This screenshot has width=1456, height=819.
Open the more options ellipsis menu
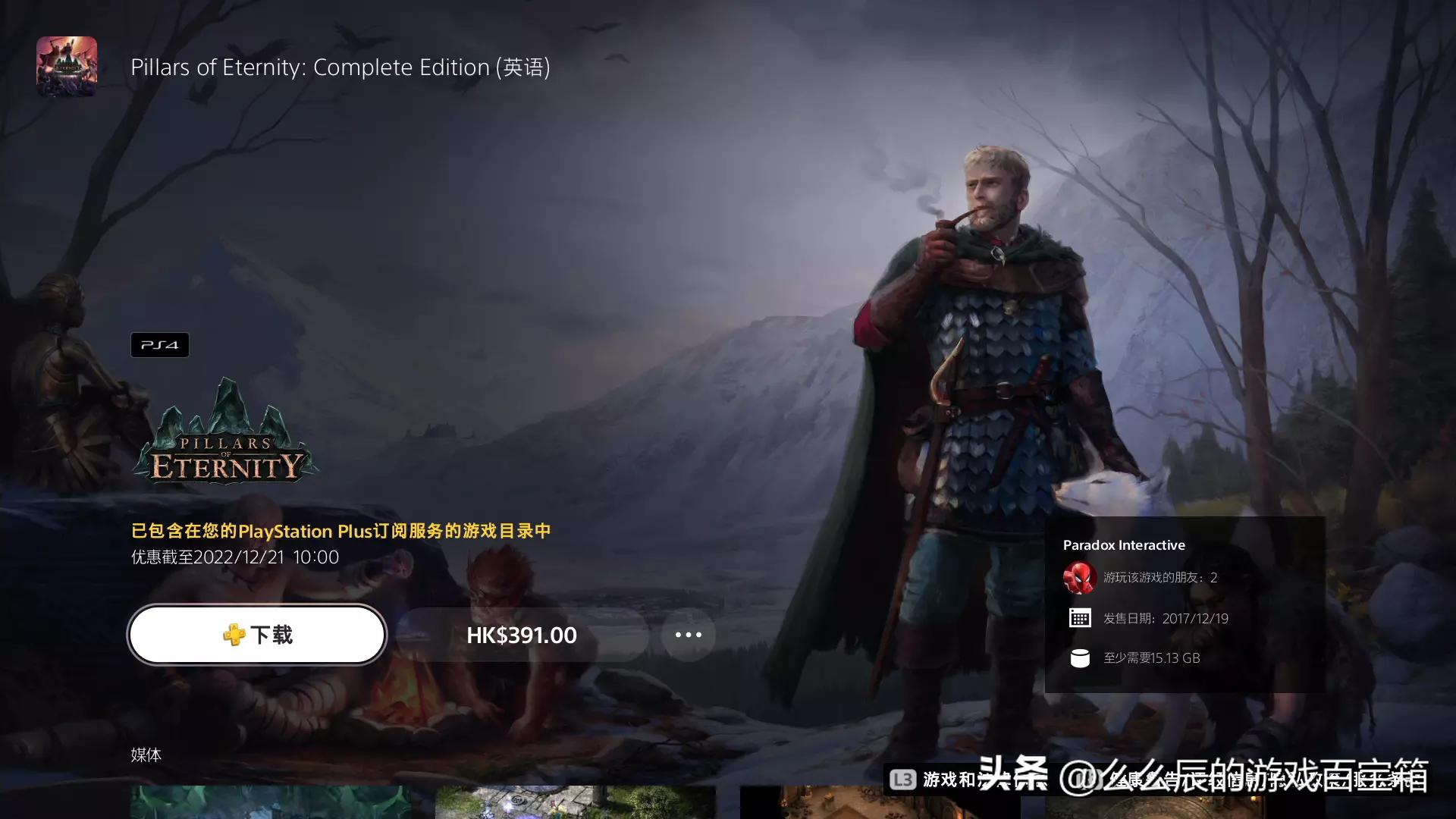click(688, 635)
